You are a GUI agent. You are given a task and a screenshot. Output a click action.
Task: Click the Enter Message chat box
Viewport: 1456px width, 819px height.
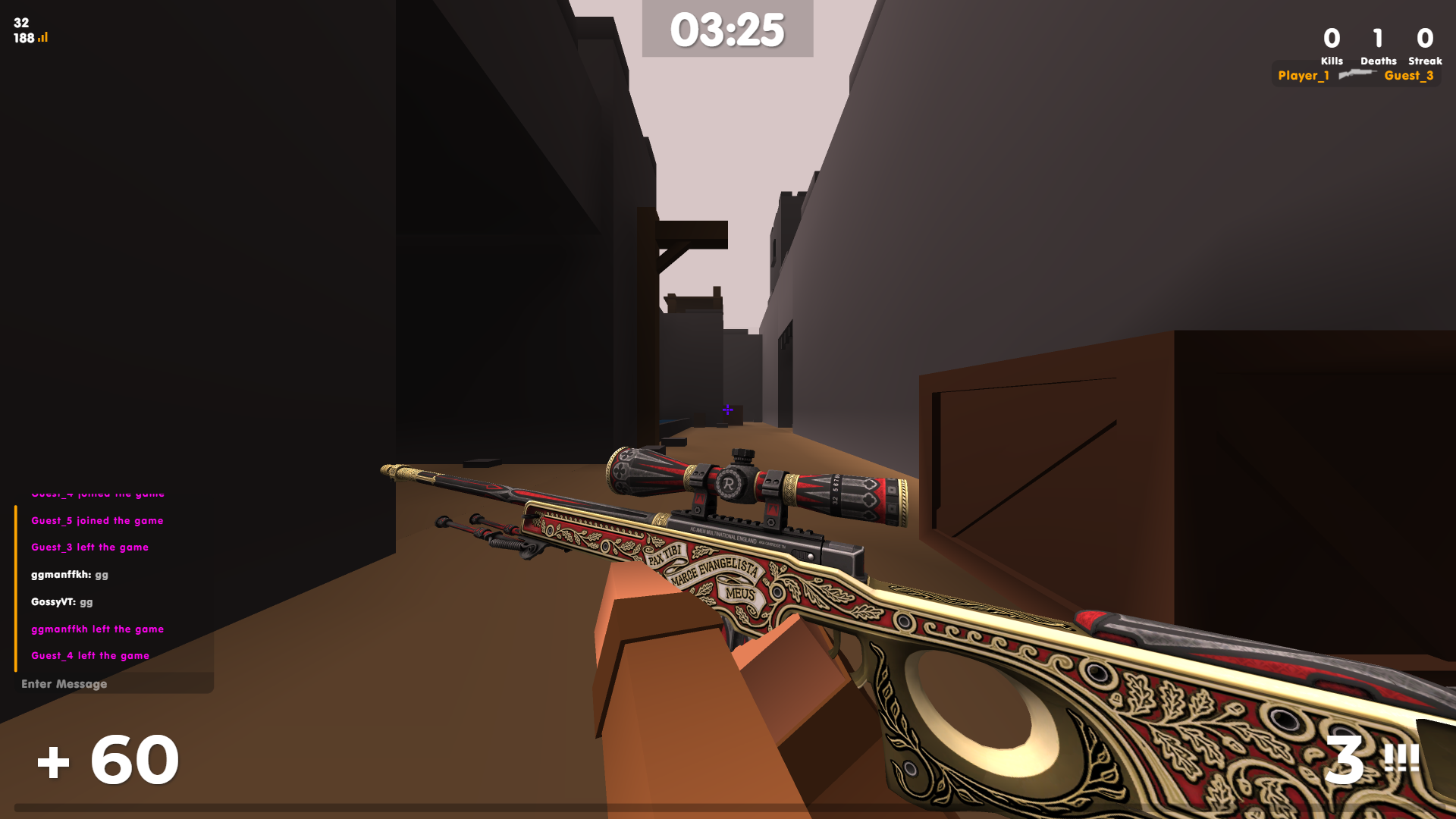coord(114,683)
